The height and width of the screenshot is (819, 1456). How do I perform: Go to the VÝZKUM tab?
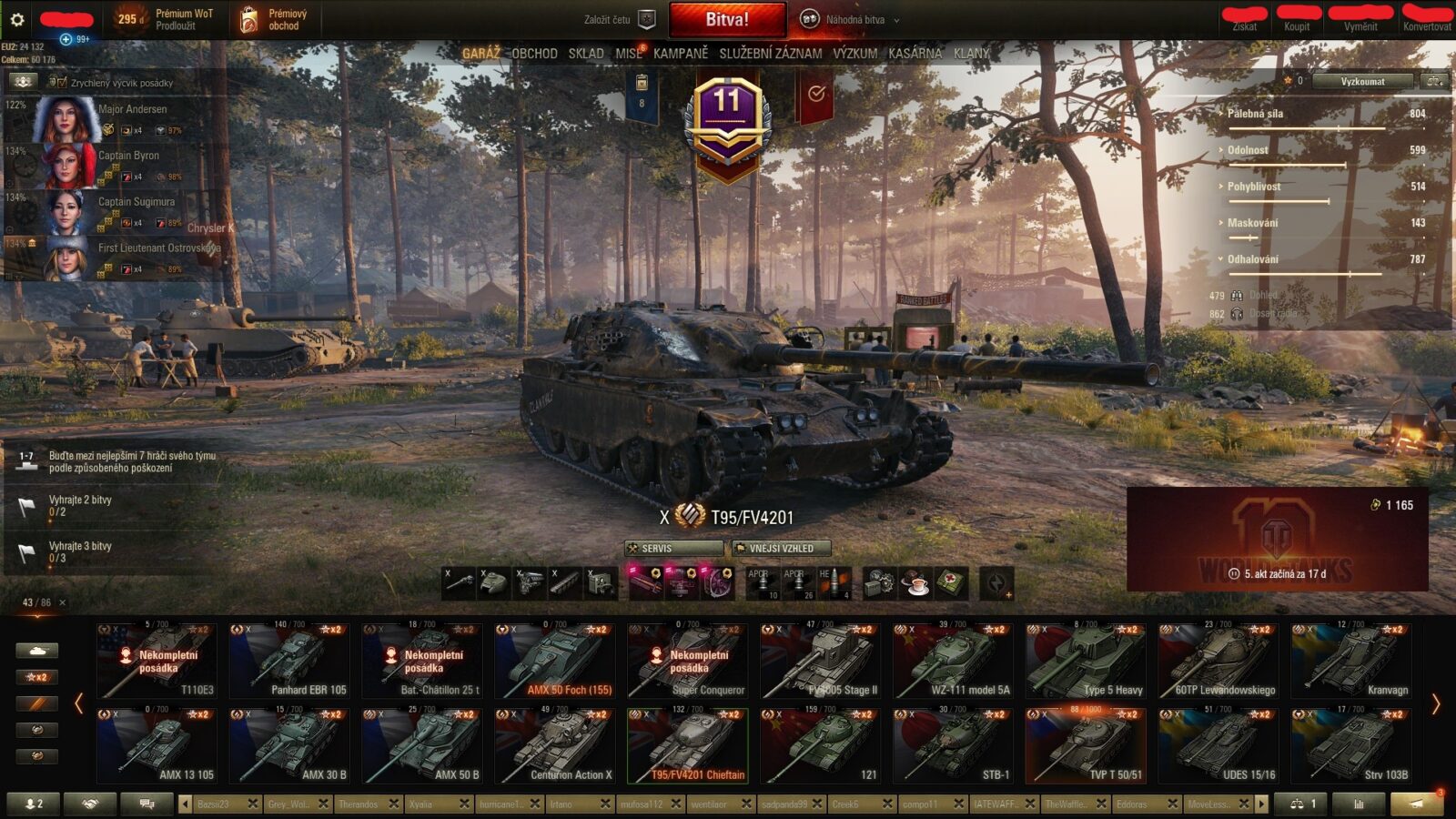[855, 54]
